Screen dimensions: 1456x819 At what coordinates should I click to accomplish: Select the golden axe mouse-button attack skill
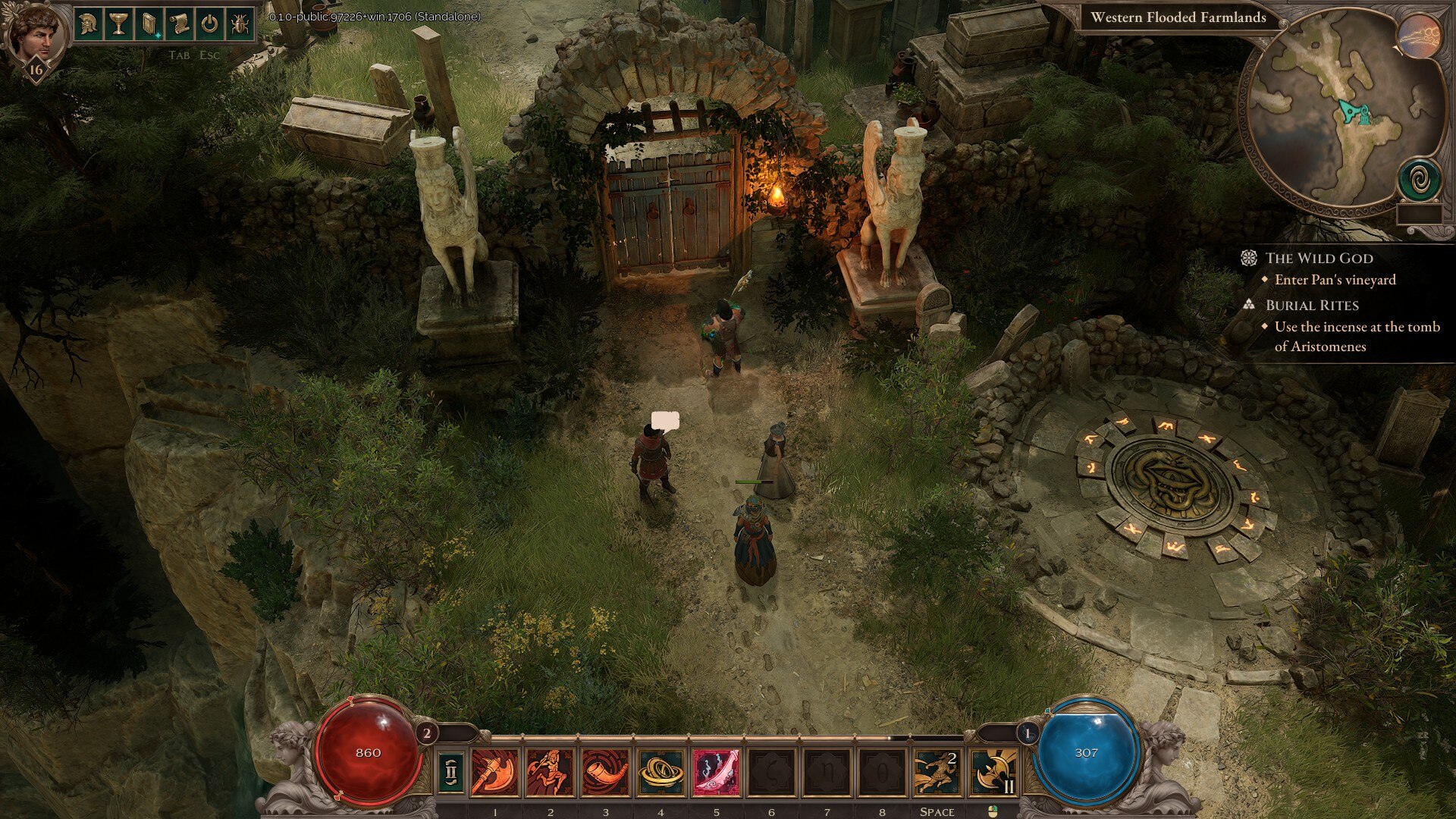(993, 773)
